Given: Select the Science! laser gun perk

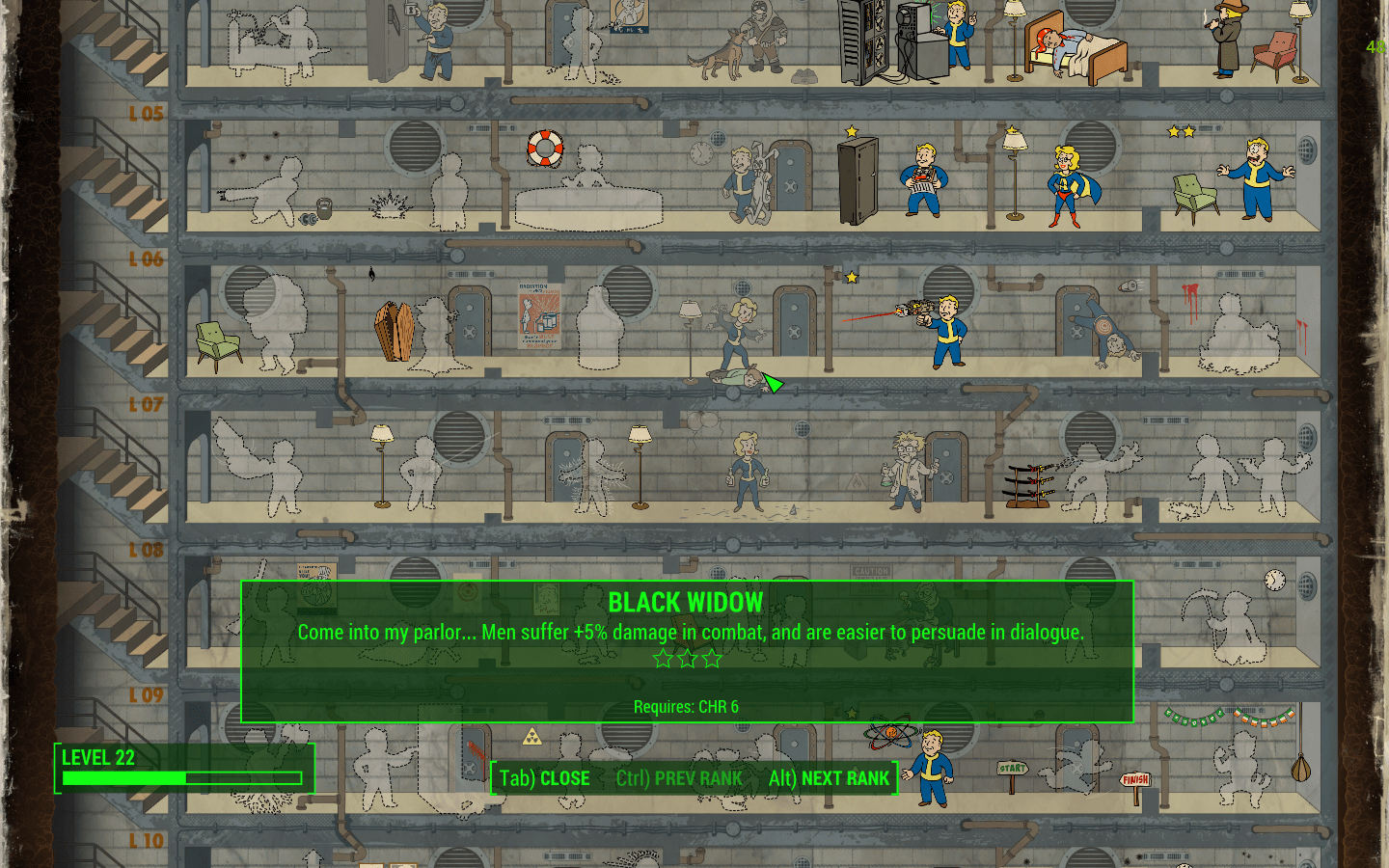Looking at the screenshot, I should [942, 329].
